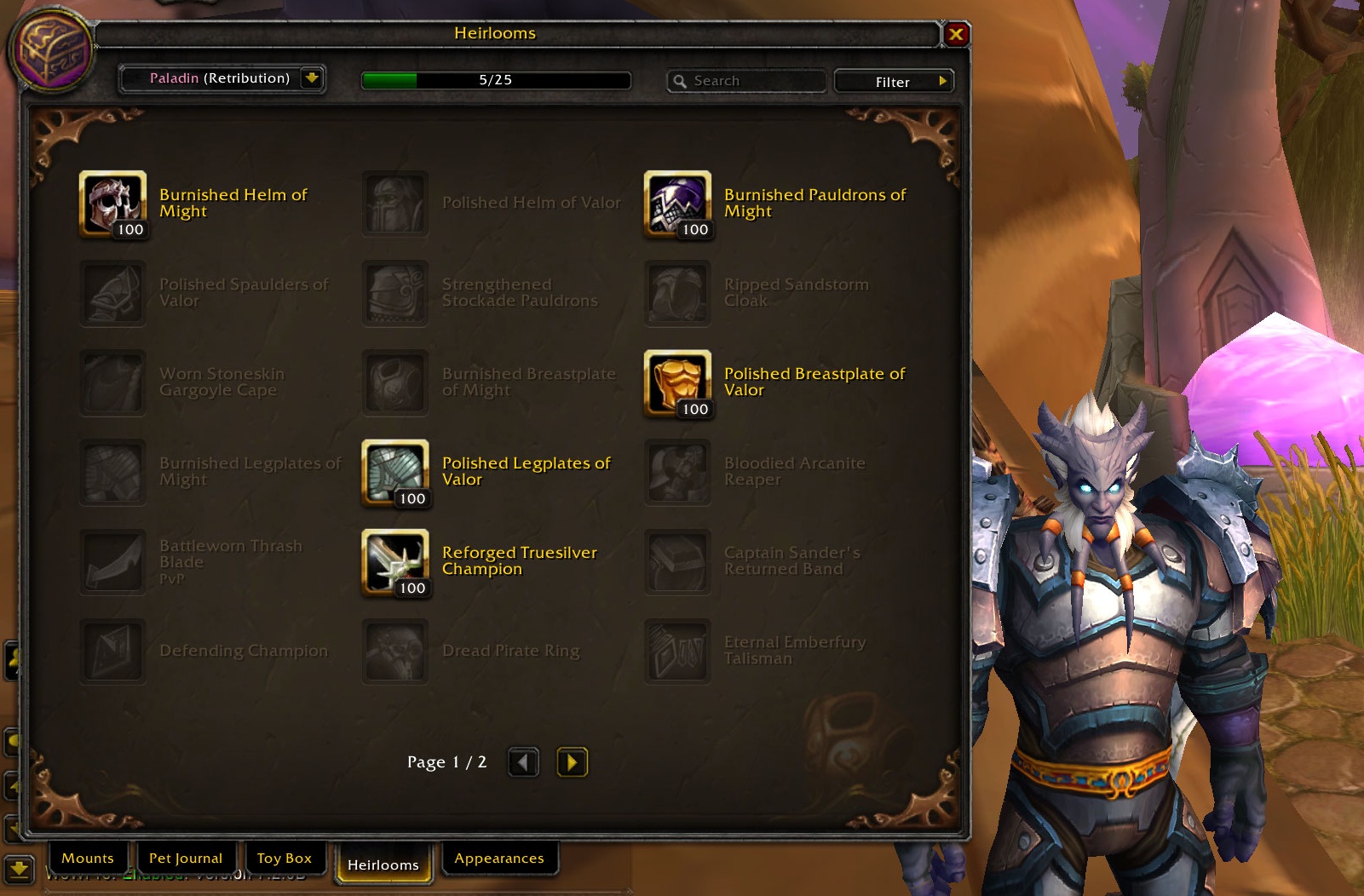Show the Appearances tab
Screen dimensions: 1364x896
coord(499,858)
